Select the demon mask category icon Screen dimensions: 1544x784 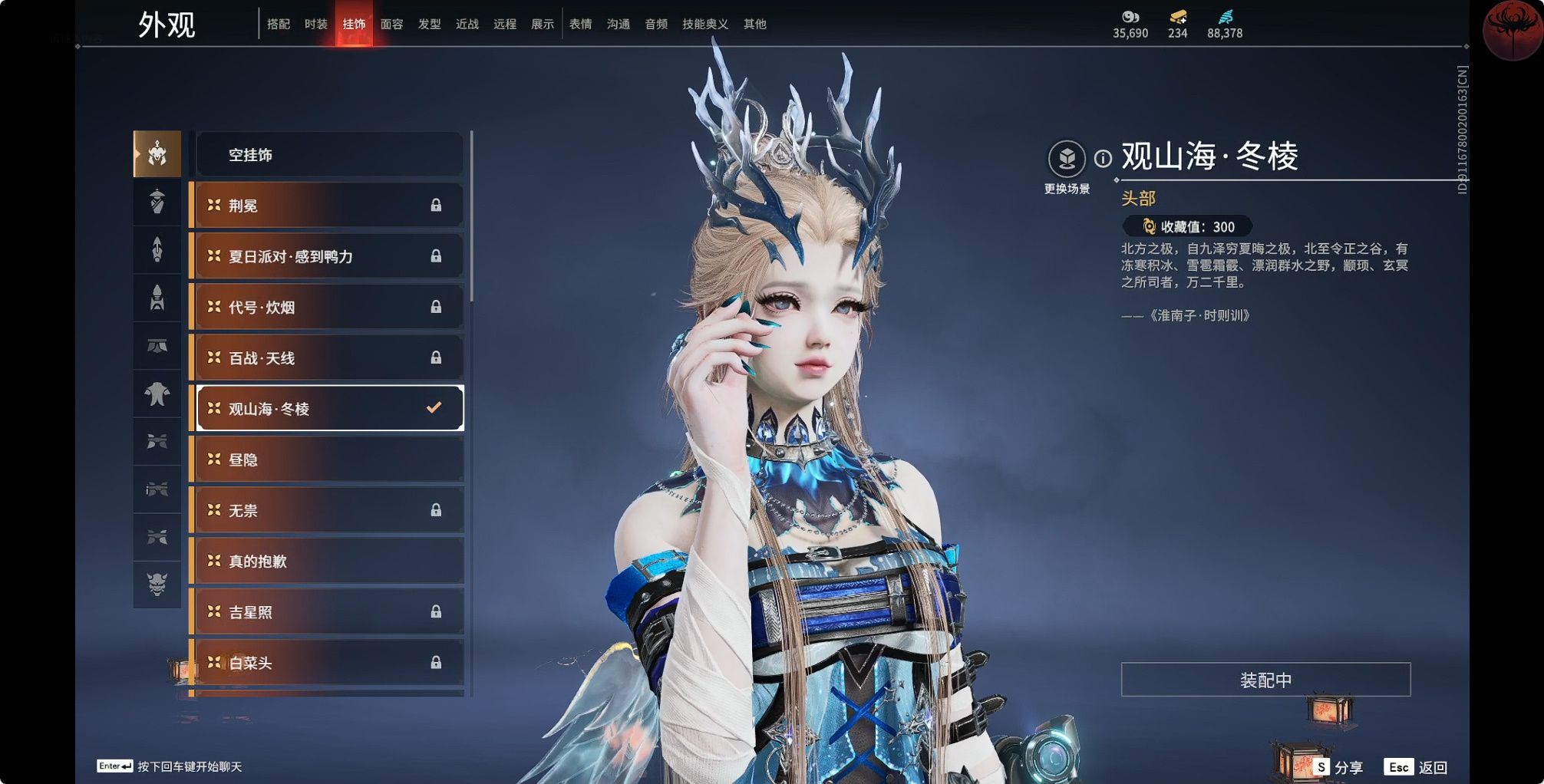point(157,584)
